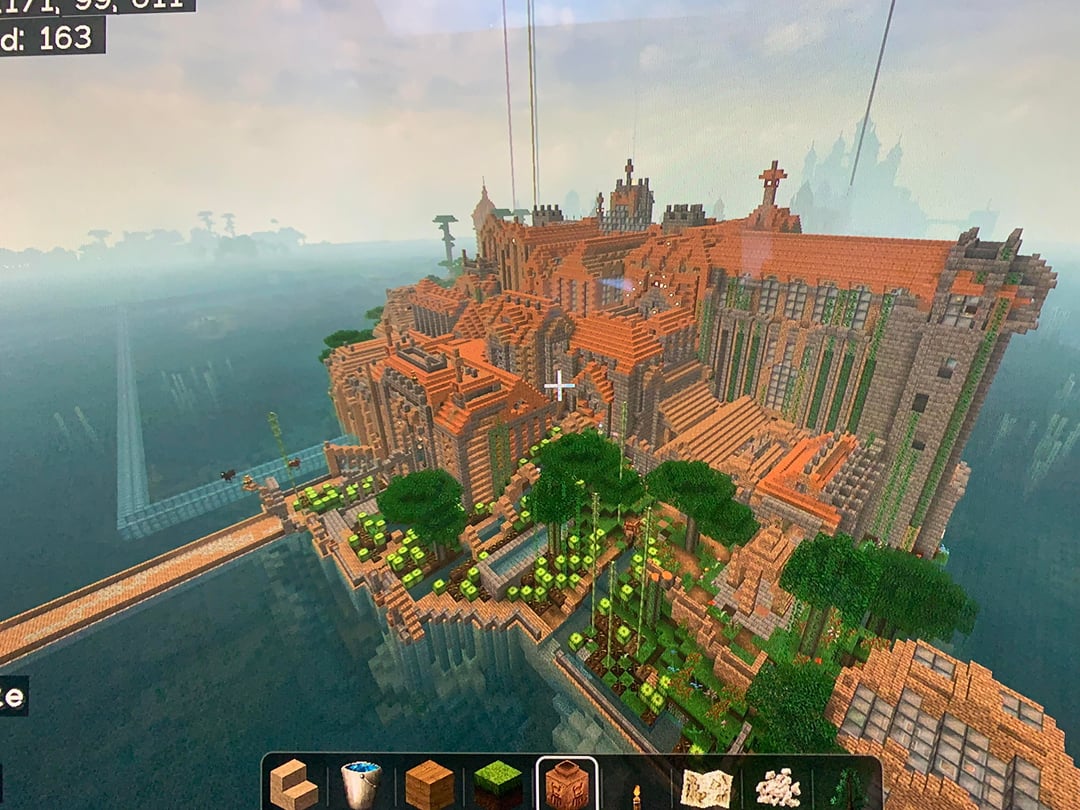
Task: Pick the grass block hotbar slot
Action: [x=497, y=784]
